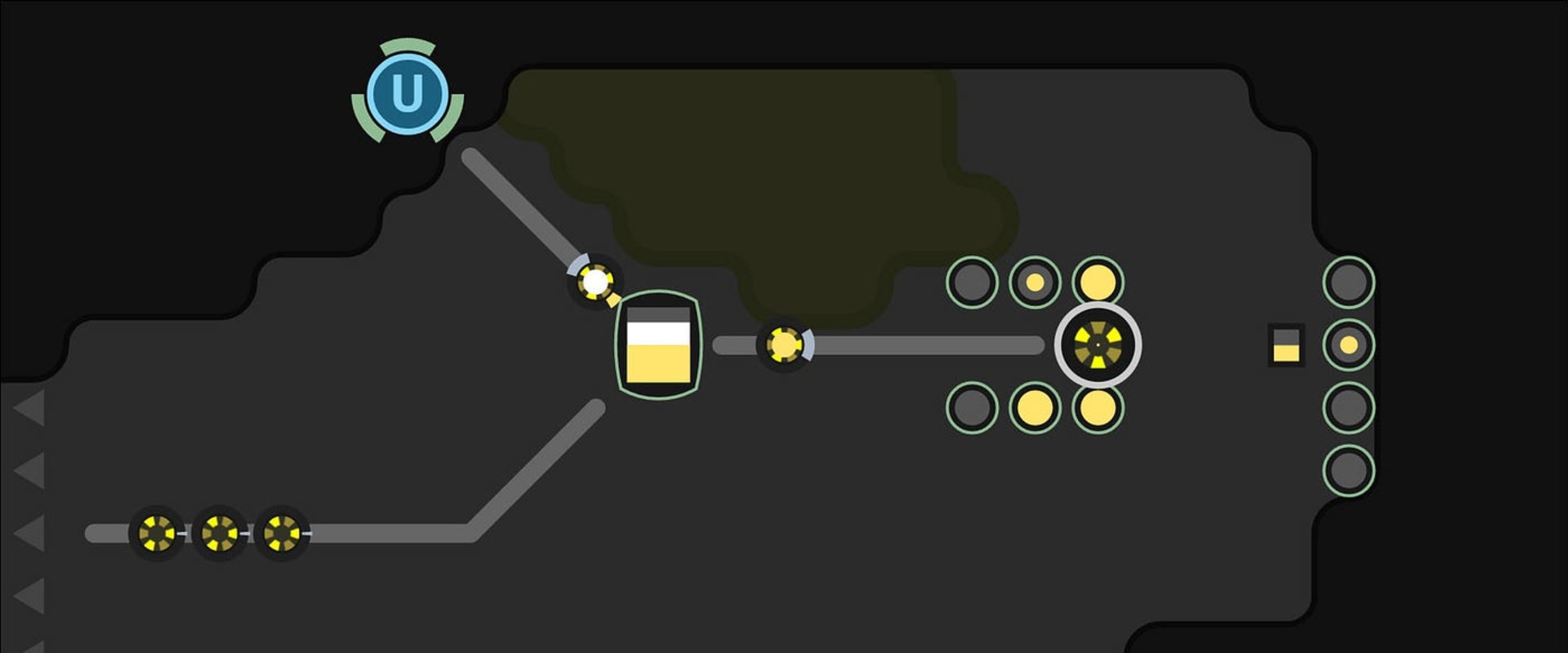Select the spinning gear node beside the storage tank
The image size is (1568, 653).
click(784, 345)
